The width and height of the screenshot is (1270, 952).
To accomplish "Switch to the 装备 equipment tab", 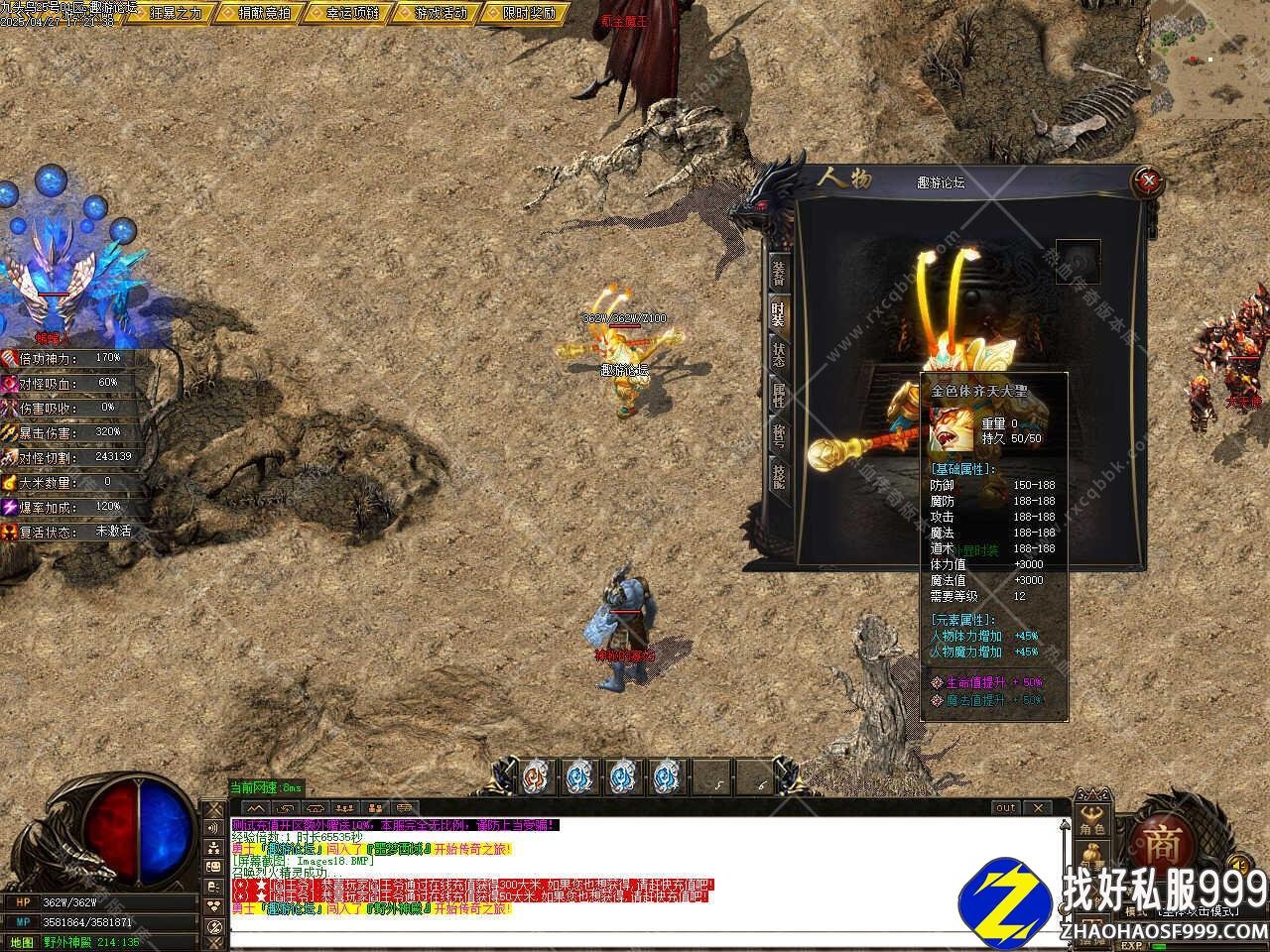I will point(779,272).
